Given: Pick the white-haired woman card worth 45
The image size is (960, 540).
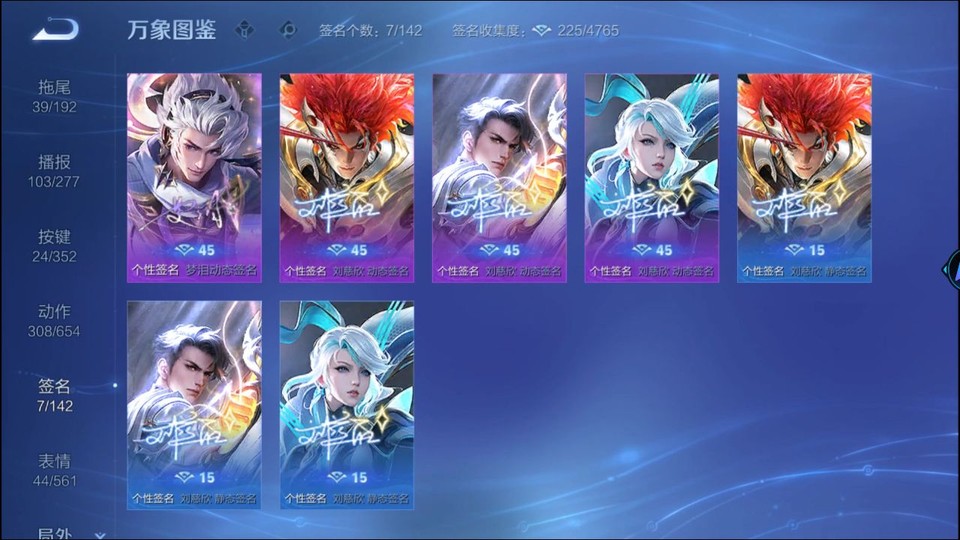Looking at the screenshot, I should pos(652,177).
